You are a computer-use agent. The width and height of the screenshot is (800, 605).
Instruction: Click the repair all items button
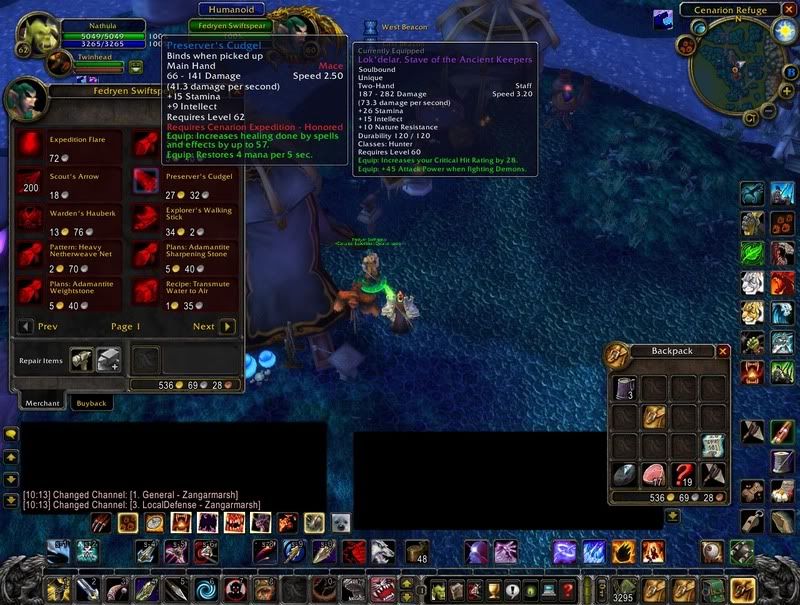(108, 359)
